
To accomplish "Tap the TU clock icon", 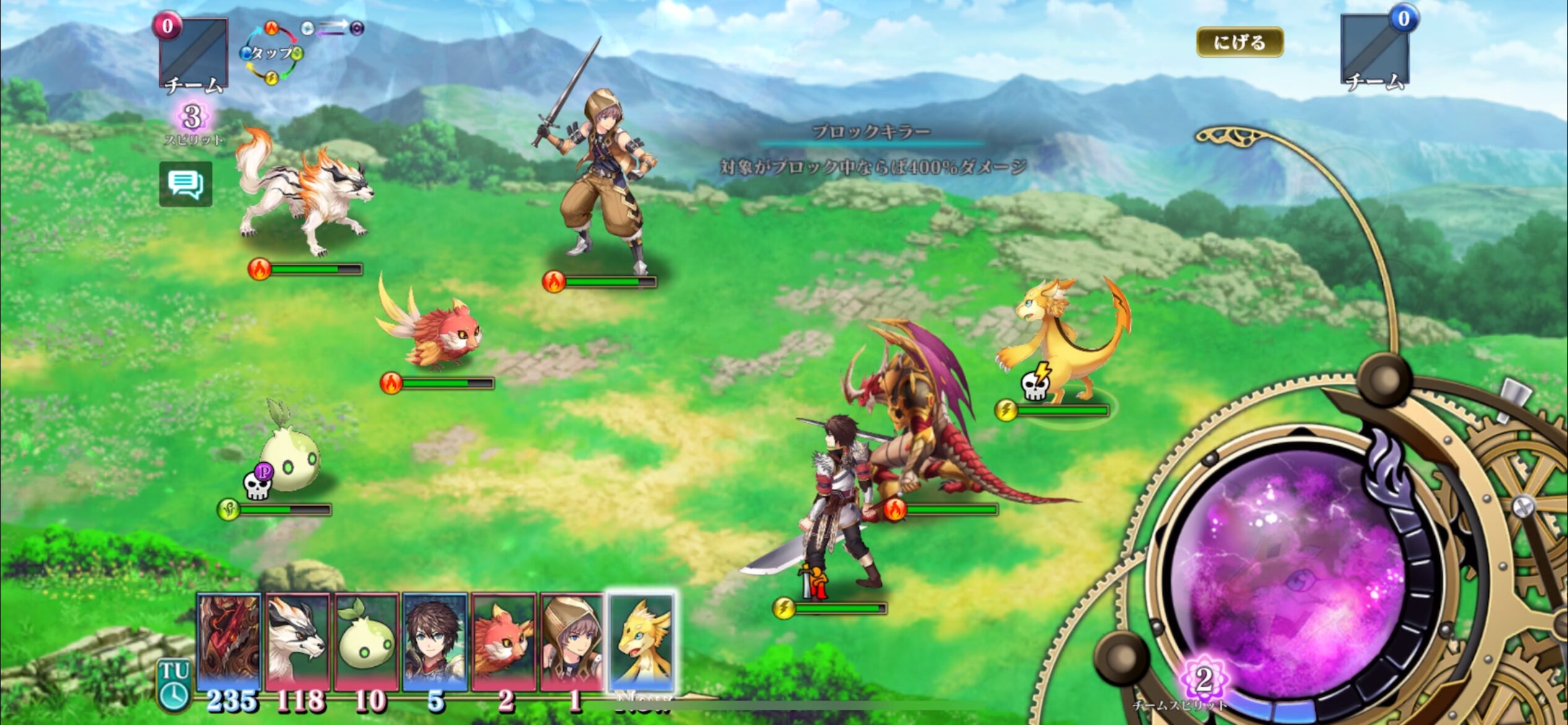I will click(x=174, y=685).
